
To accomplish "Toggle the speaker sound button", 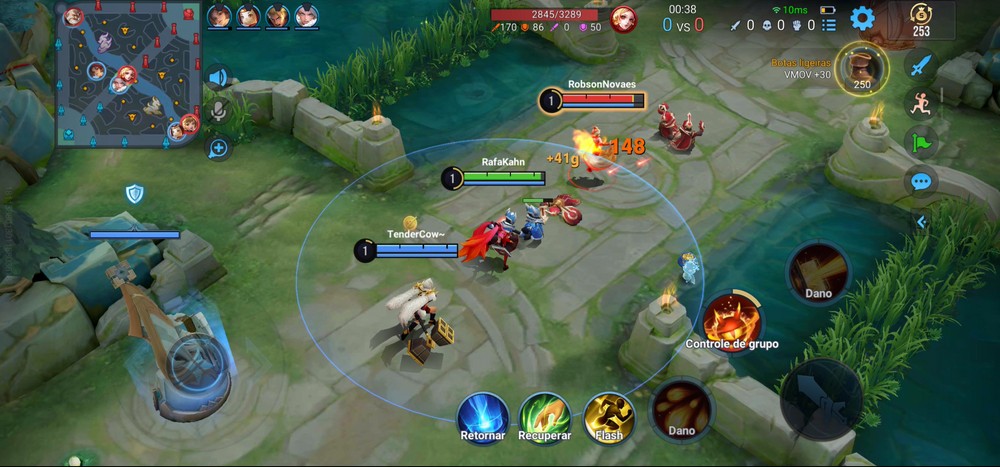I will point(217,77).
